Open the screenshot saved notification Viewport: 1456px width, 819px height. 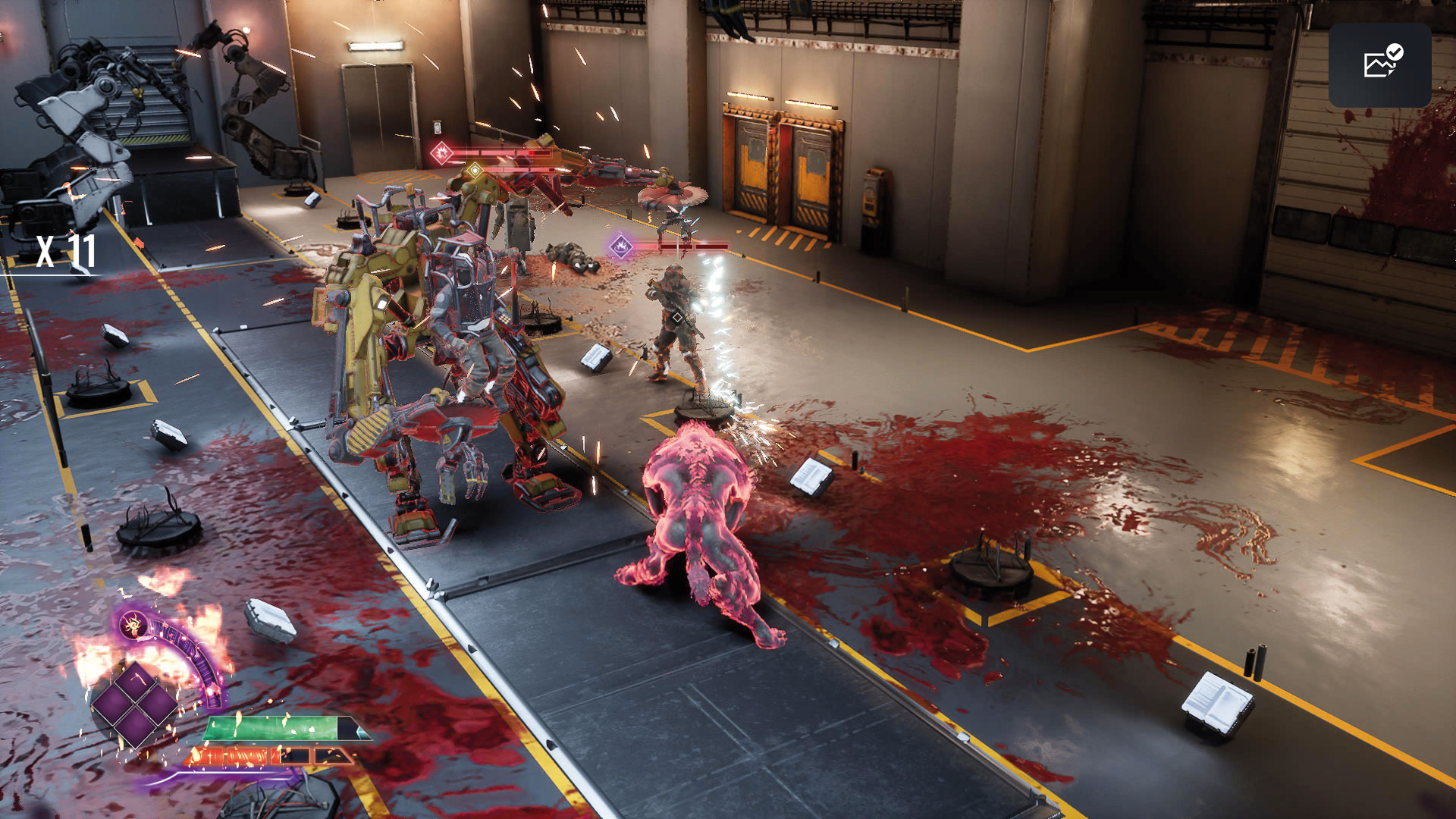(1379, 64)
